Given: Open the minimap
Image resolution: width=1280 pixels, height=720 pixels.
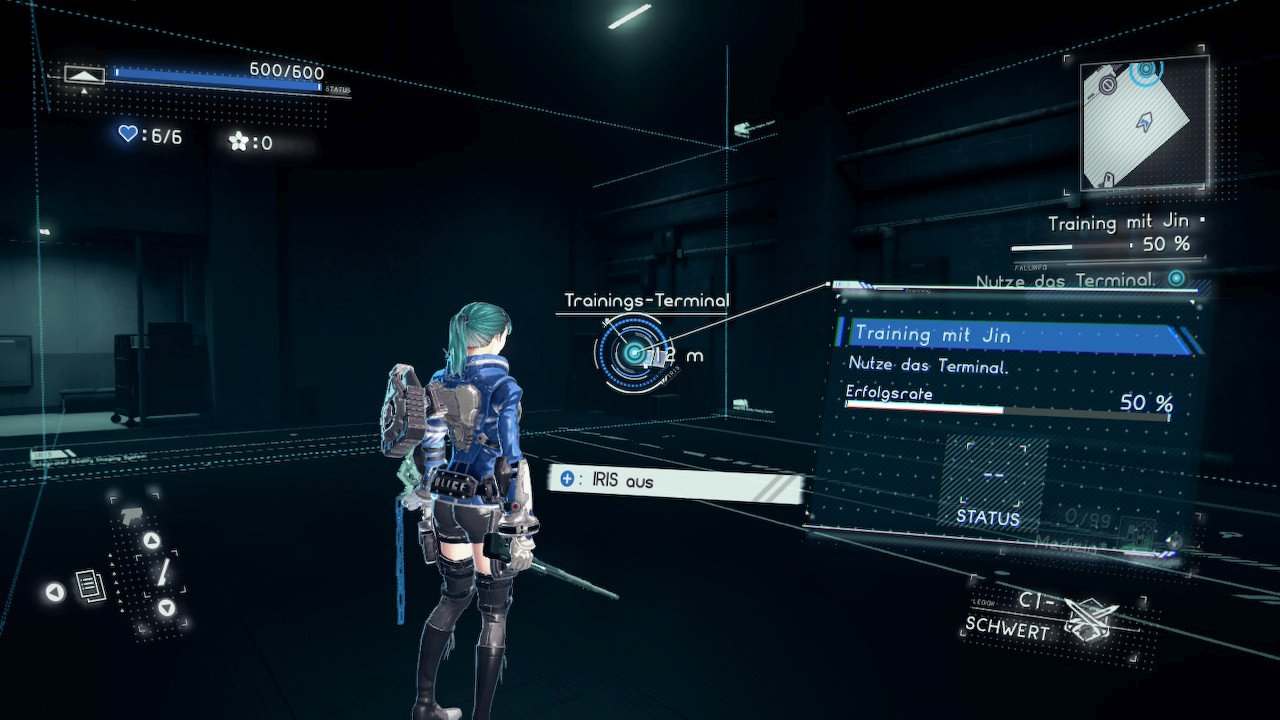Looking at the screenshot, I should 1144,121.
